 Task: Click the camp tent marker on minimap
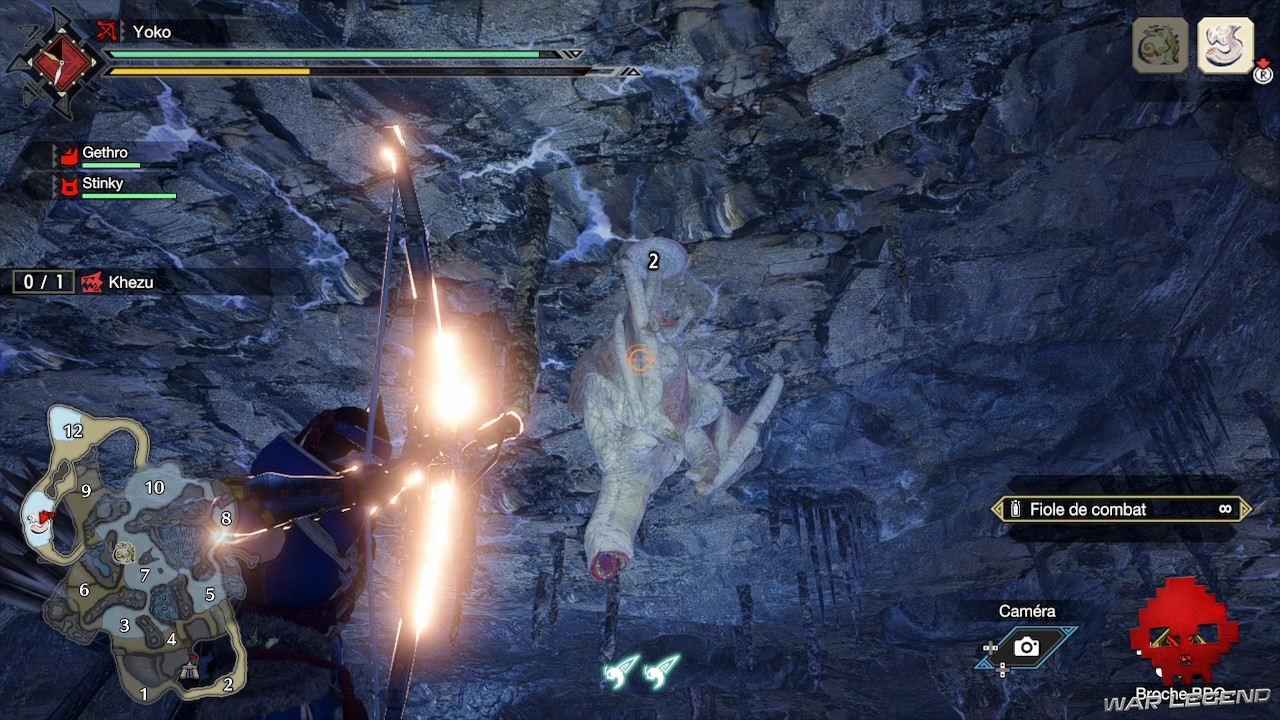click(190, 675)
